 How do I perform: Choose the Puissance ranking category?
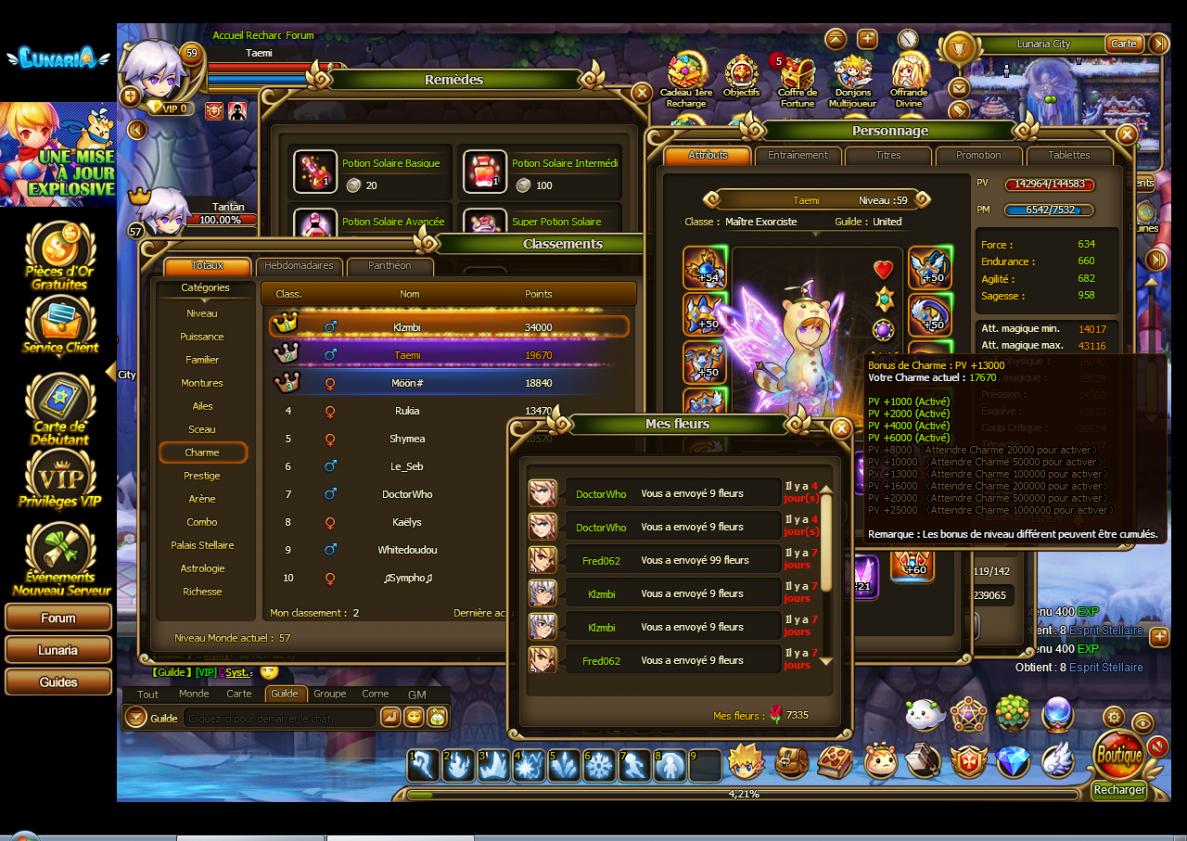[x=202, y=337]
